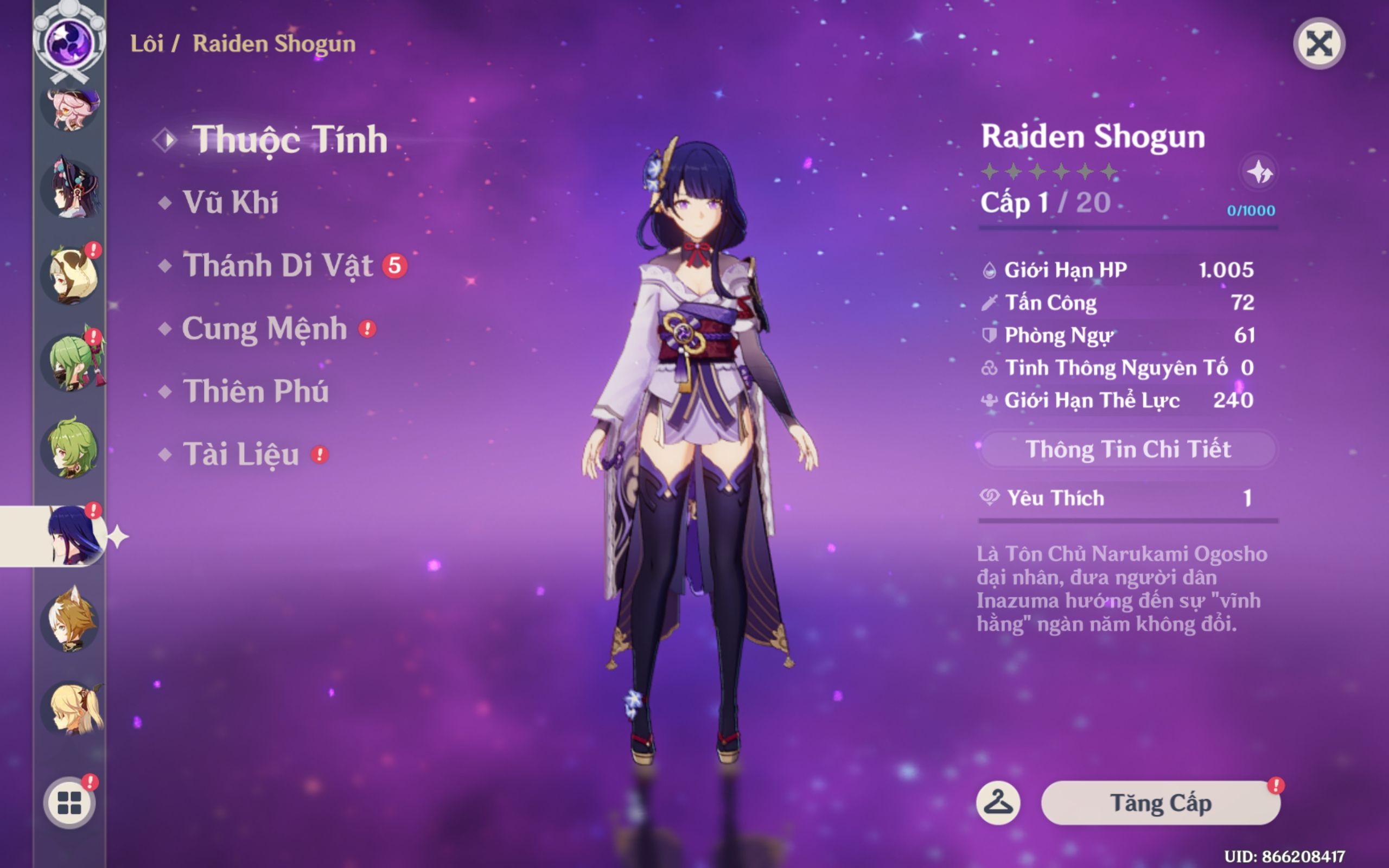Open the Thánh Di Vật artifacts tab
The width and height of the screenshot is (1389, 868).
(x=278, y=266)
